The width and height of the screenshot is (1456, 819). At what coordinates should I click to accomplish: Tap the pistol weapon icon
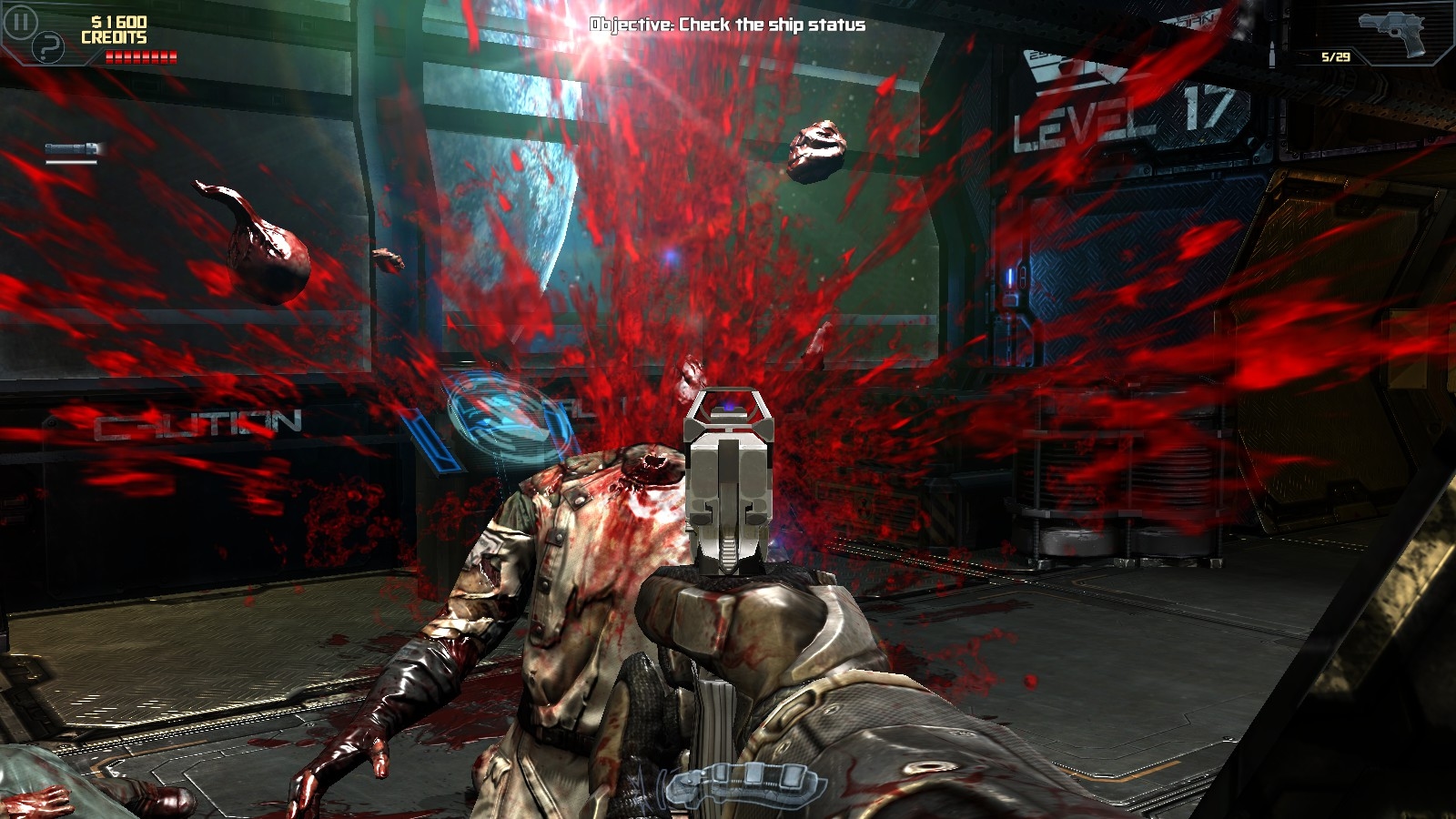(x=1390, y=32)
